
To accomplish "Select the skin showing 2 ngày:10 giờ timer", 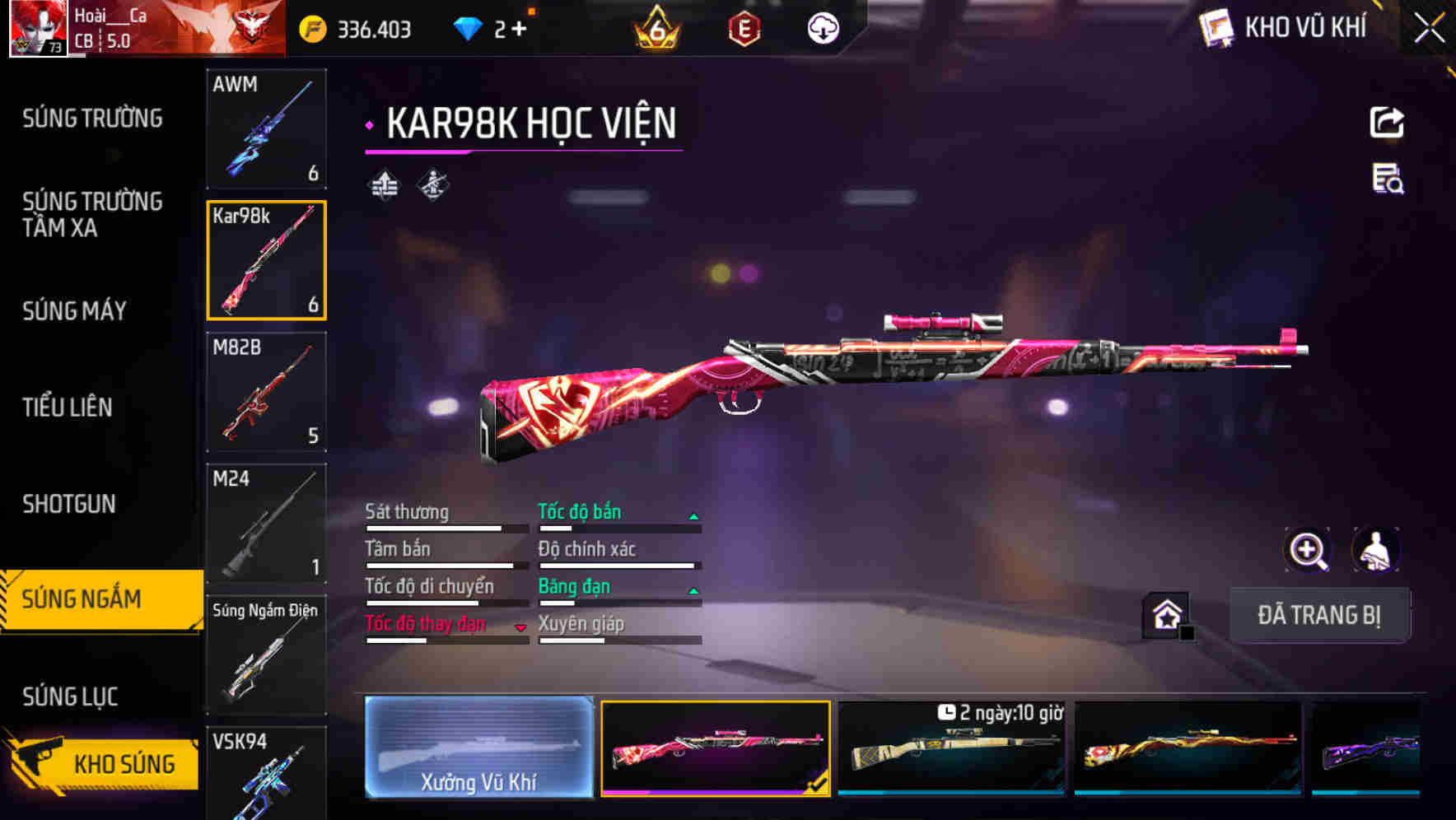I will [x=952, y=749].
